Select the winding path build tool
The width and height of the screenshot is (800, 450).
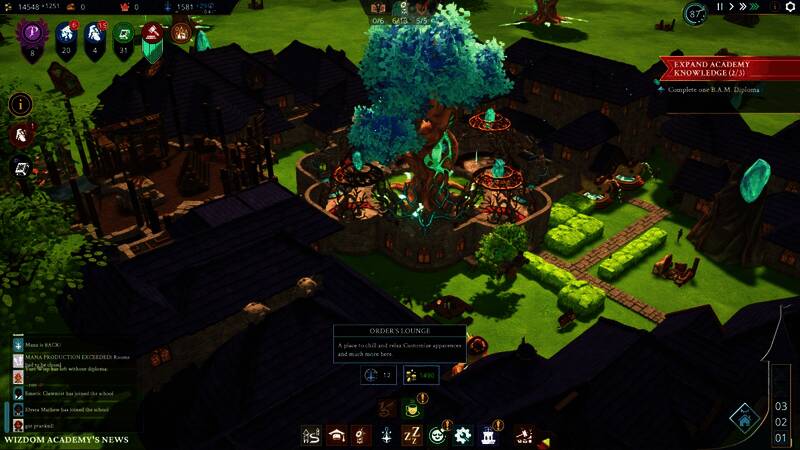[x=311, y=435]
